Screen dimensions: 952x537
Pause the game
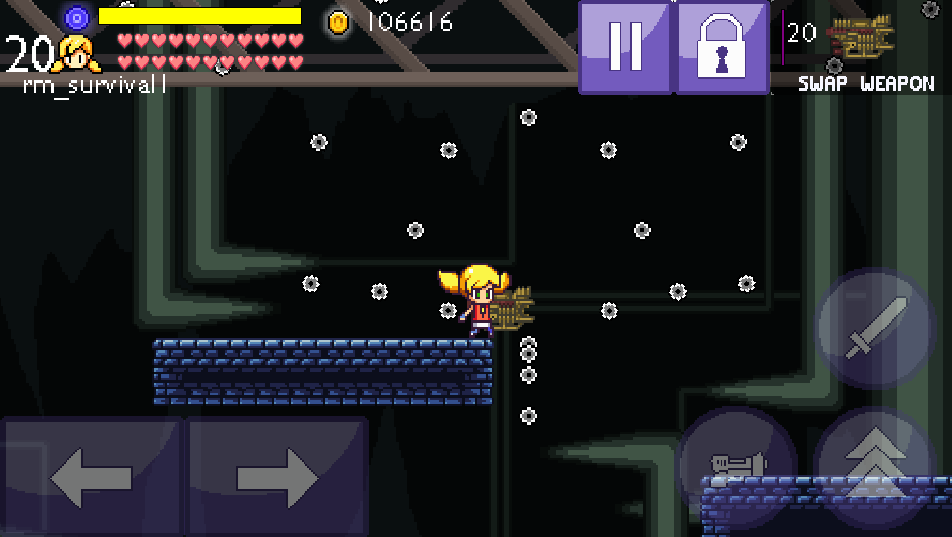click(x=625, y=47)
